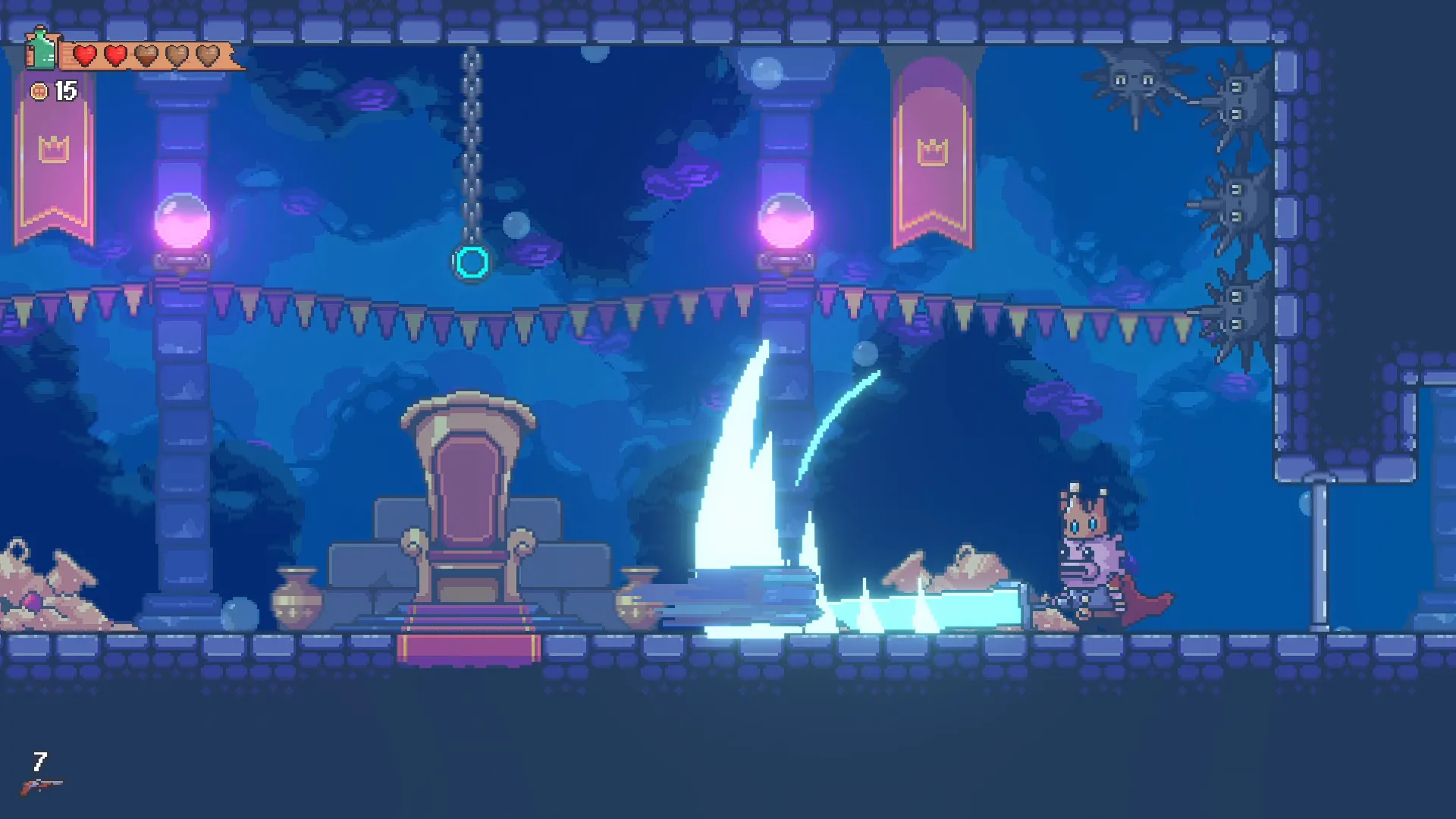Select the flintlock pistol weapon icon
1456x819 pixels.
(41, 786)
